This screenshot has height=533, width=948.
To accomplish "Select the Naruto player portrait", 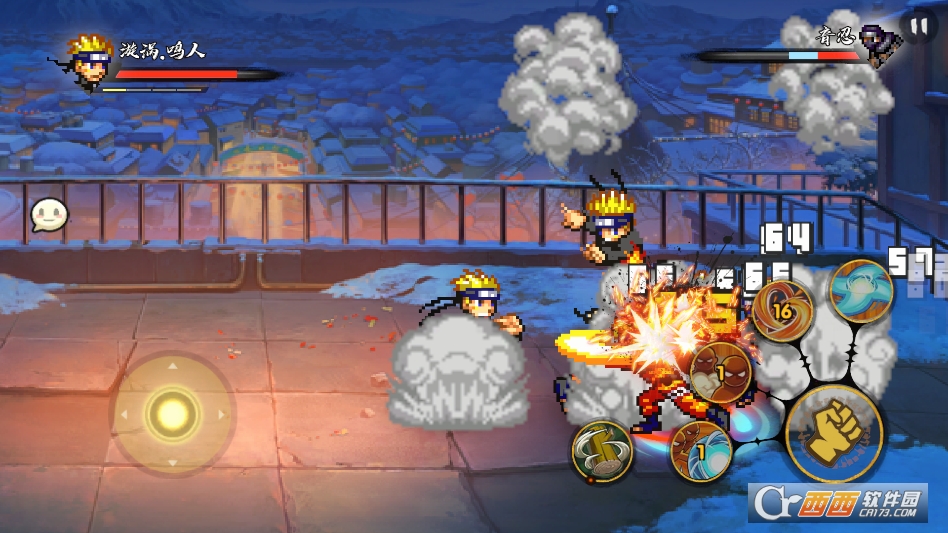I will (x=89, y=60).
